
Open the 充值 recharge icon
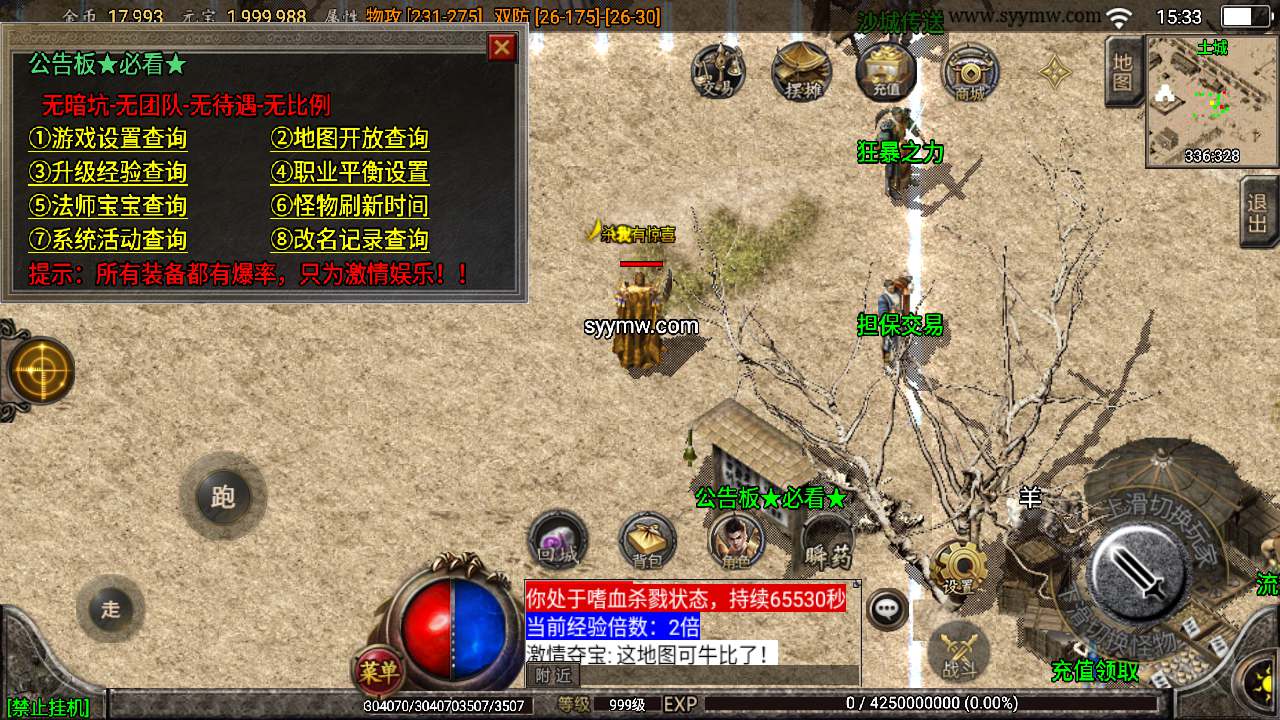(x=886, y=70)
